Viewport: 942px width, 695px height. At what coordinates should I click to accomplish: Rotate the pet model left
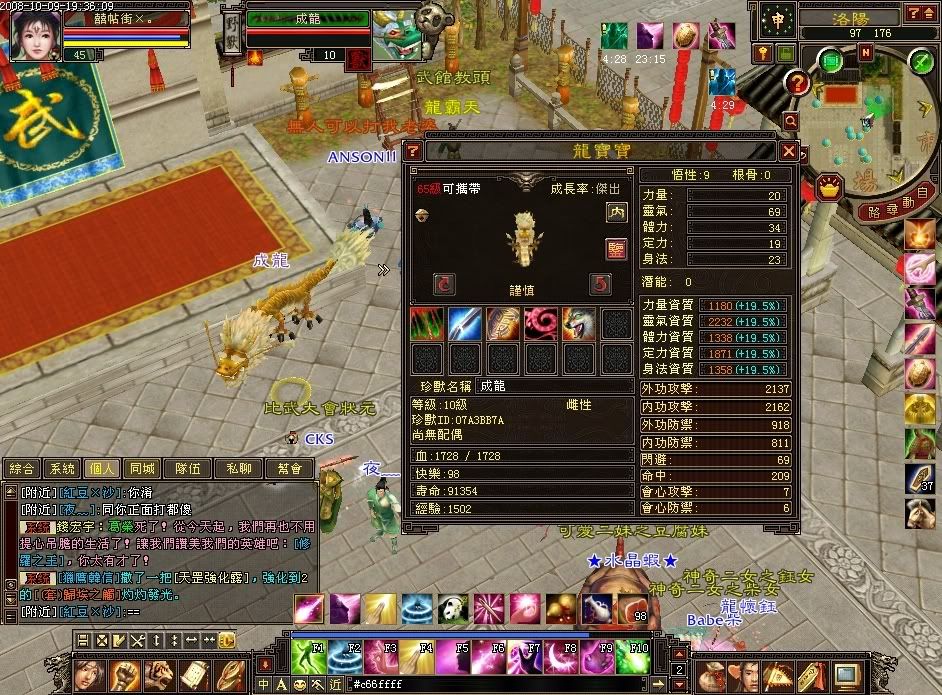point(444,283)
